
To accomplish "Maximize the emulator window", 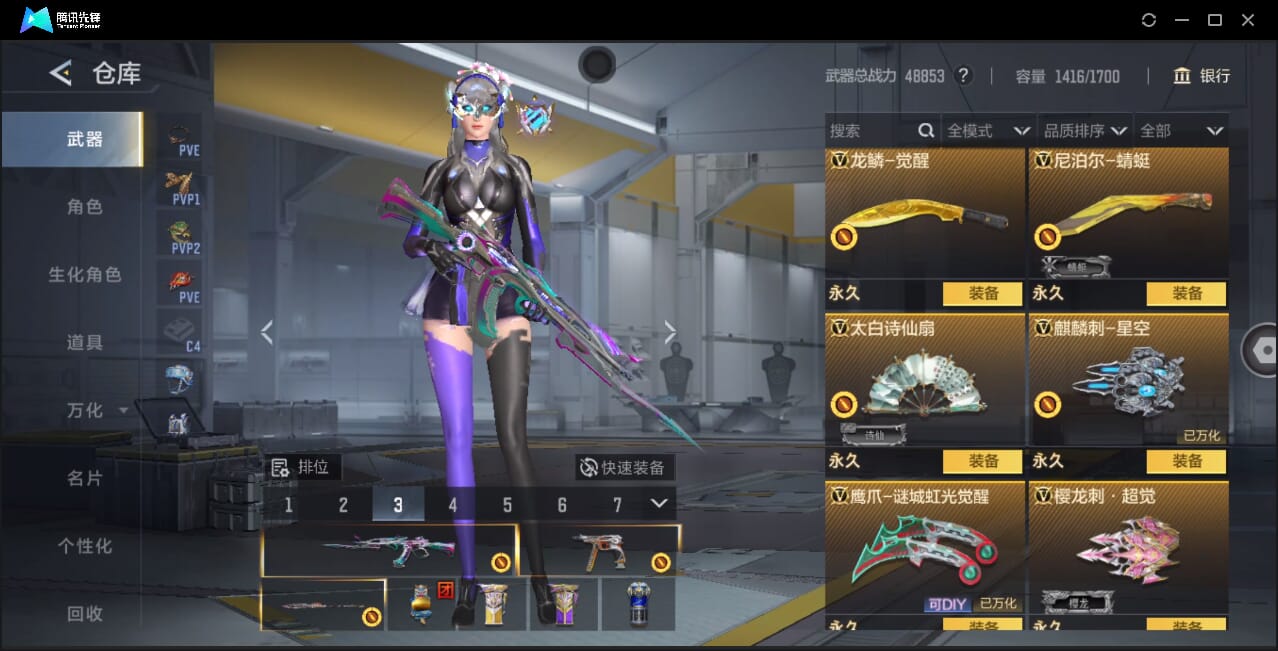I will tap(1214, 20).
